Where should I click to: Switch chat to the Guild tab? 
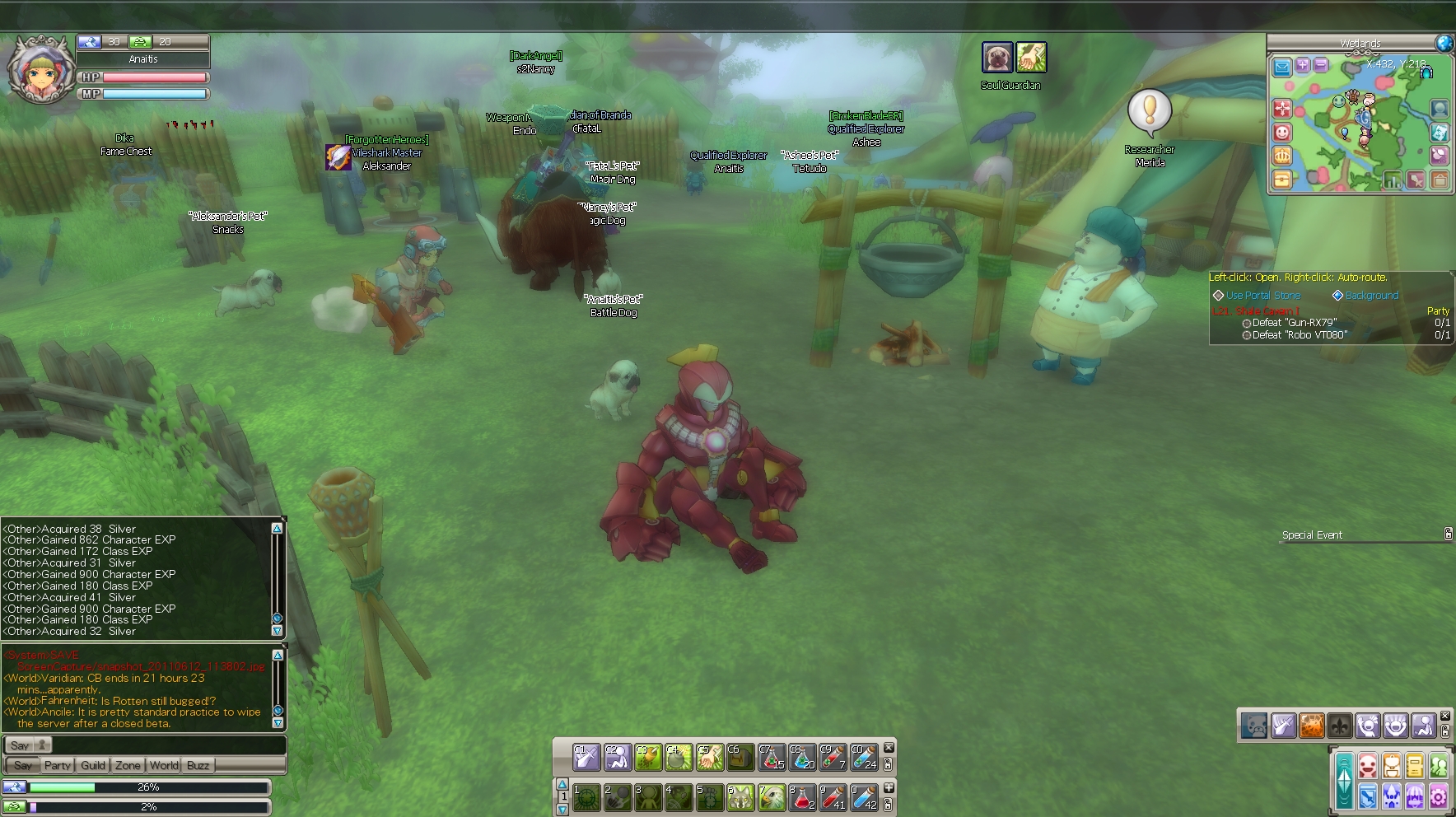[93, 765]
